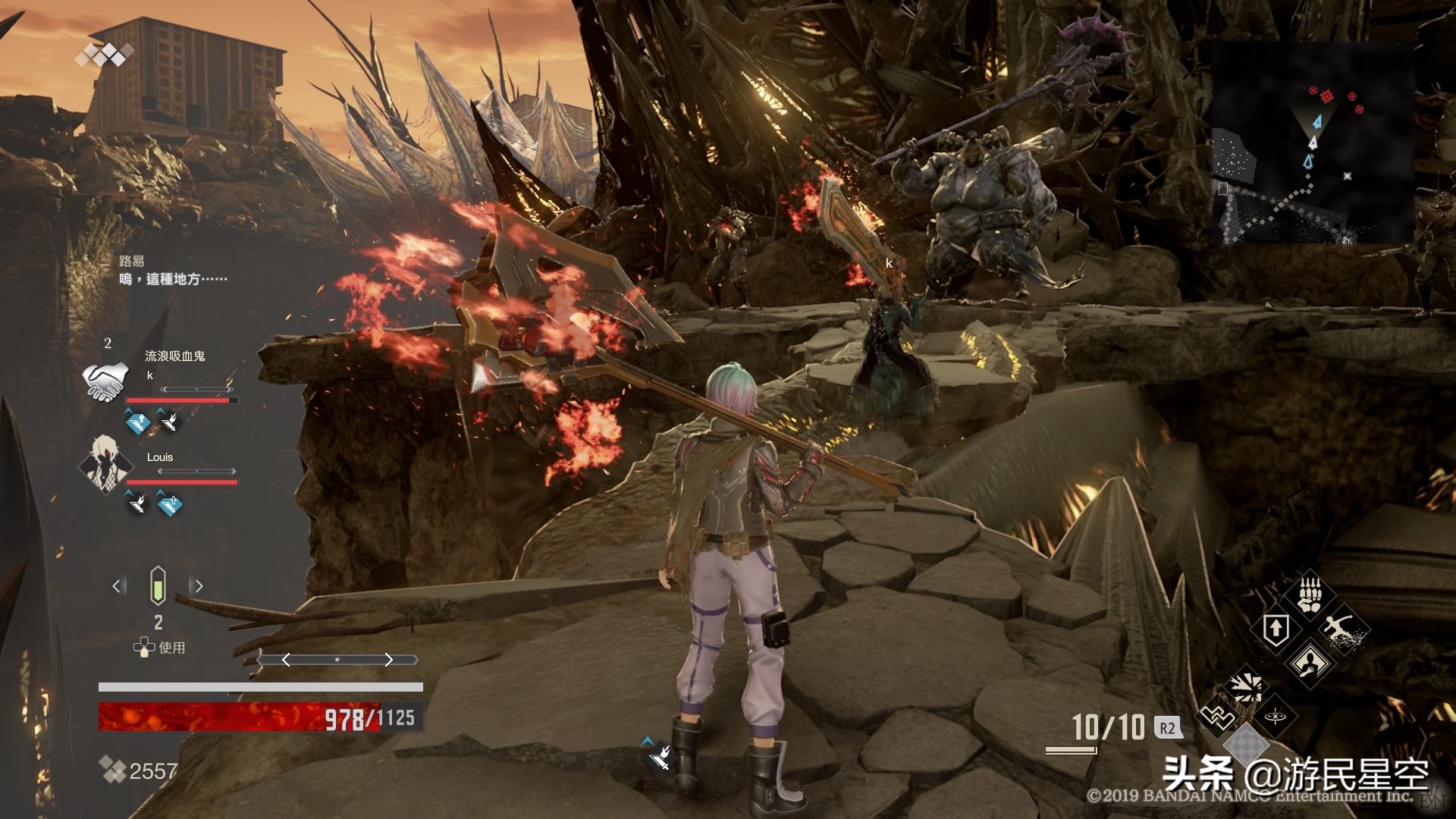Screen dimensions: 1456x819
Task: Select the shattering burst skill icon
Action: (1244, 685)
